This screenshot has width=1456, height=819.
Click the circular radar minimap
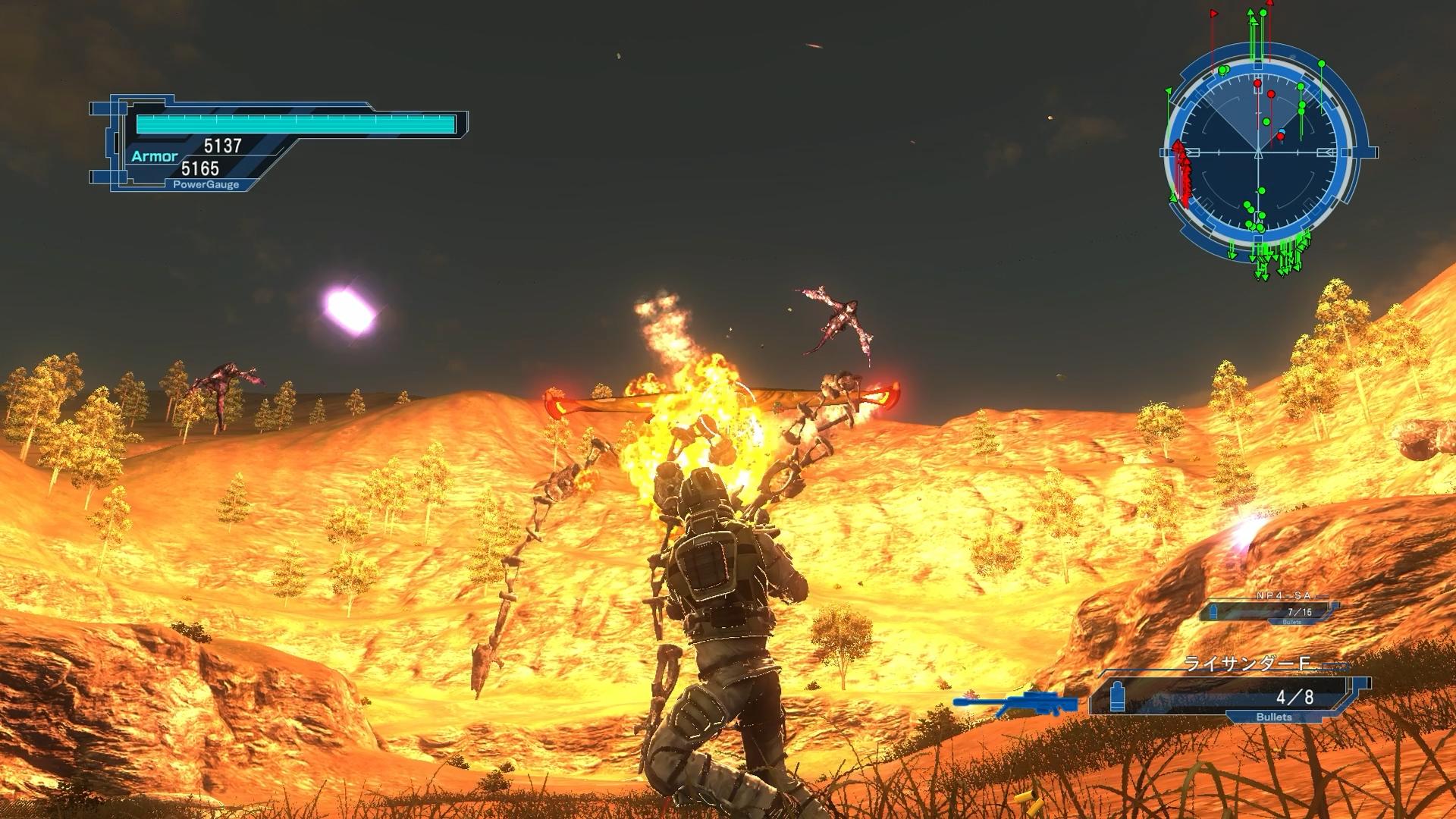coord(1258,152)
